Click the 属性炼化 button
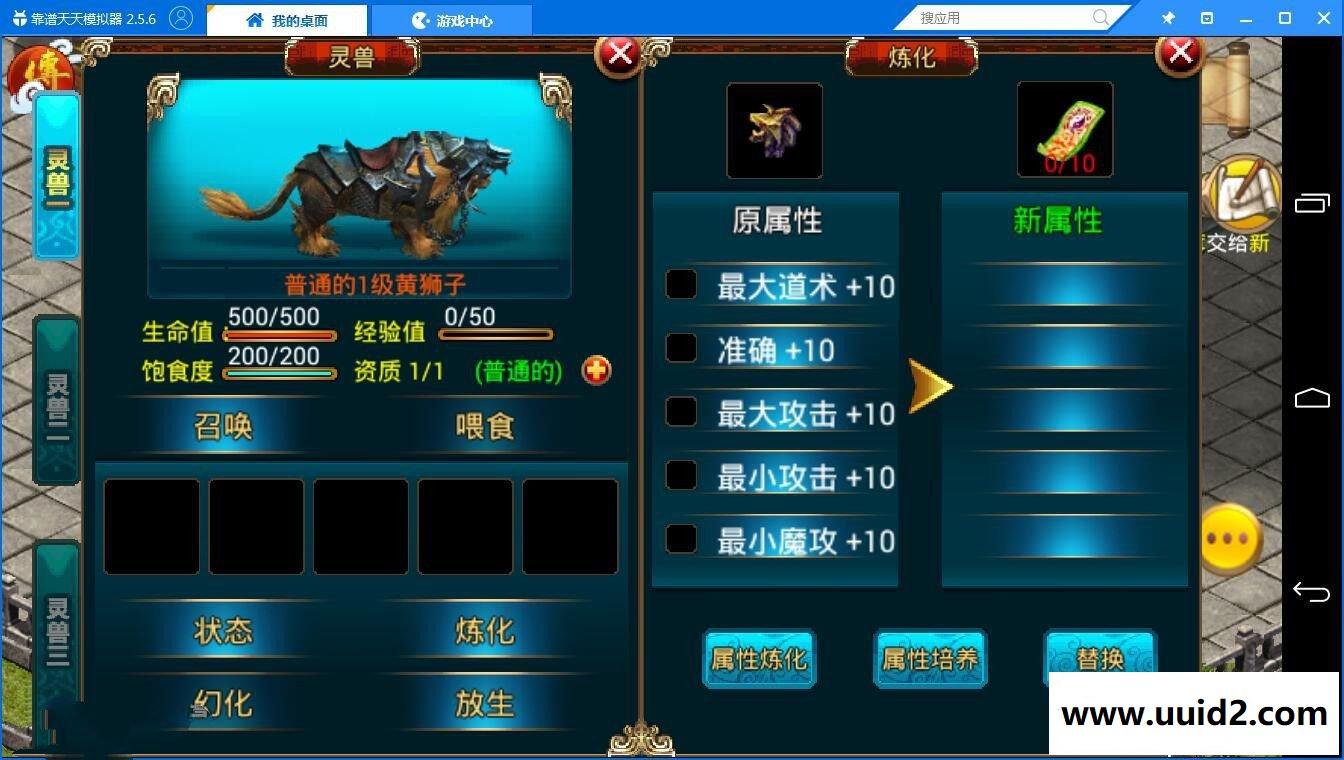 [x=758, y=658]
